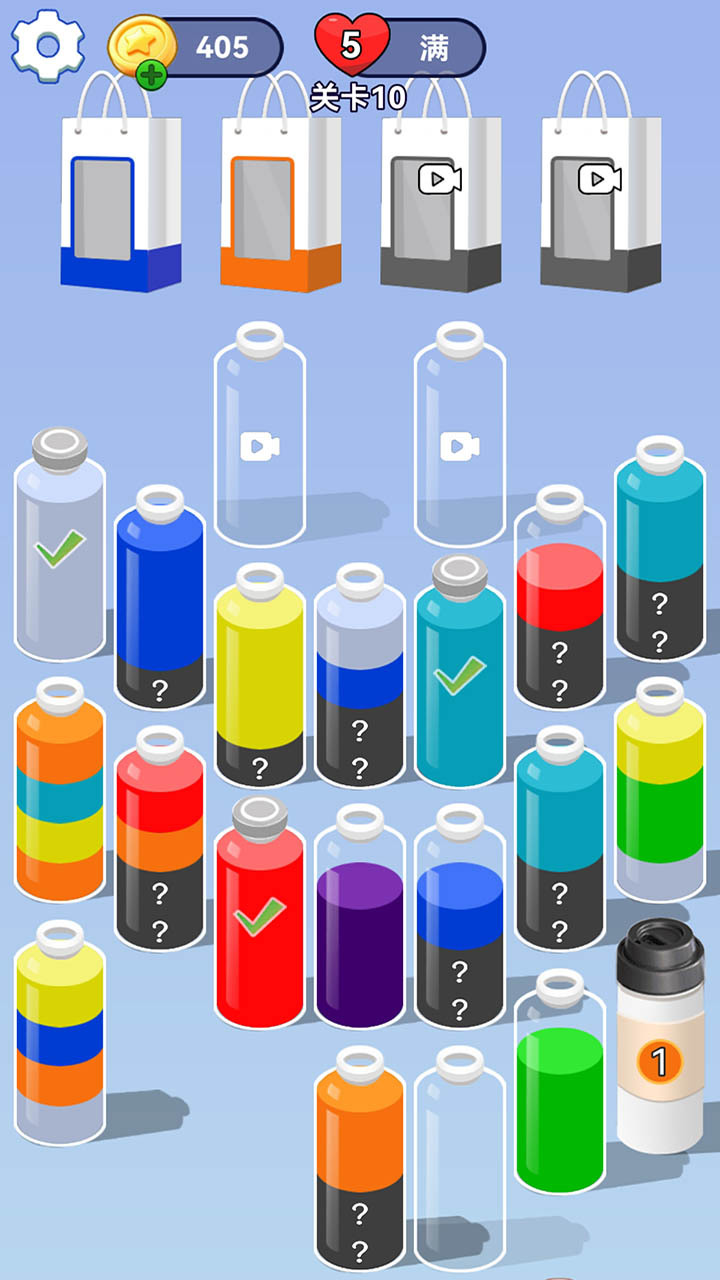Tap the green plus on the coin counter

tap(151, 75)
